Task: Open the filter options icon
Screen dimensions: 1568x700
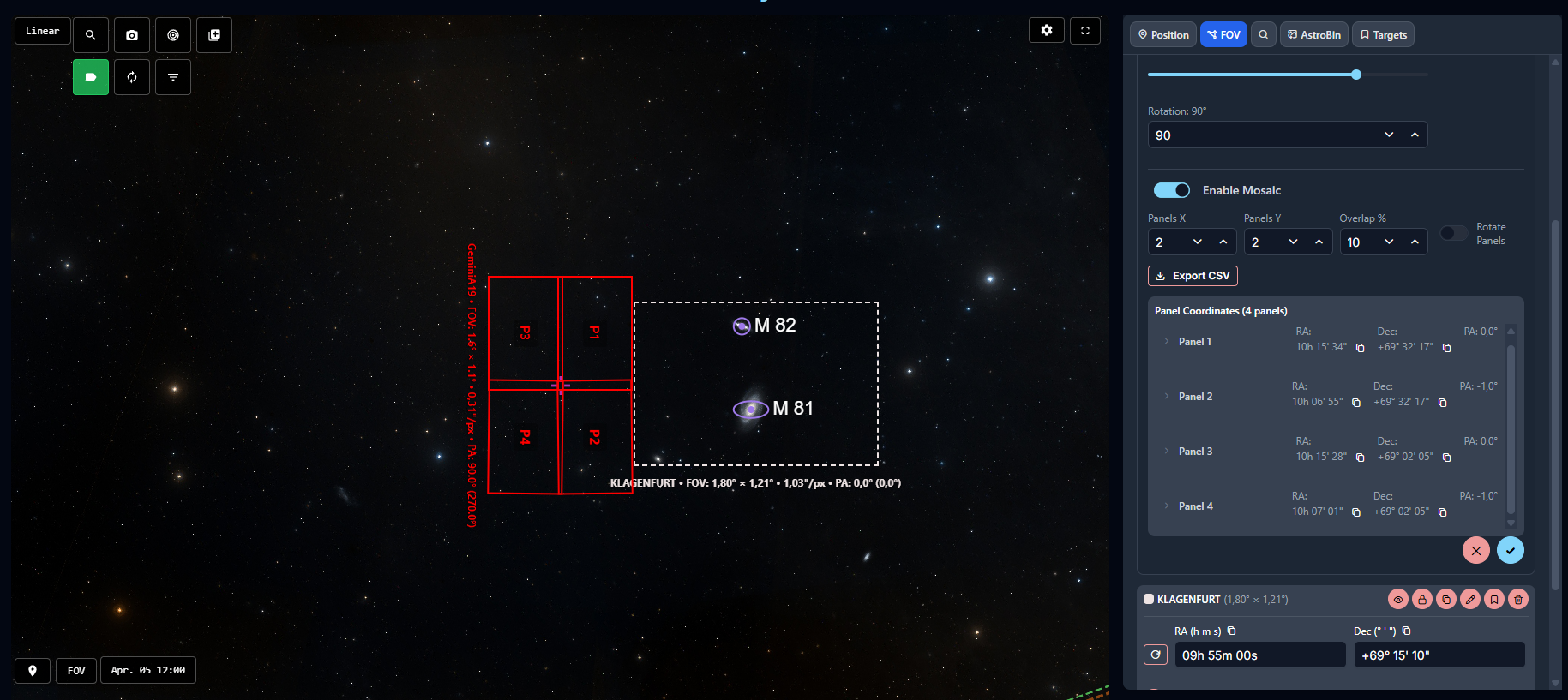Action: tap(172, 77)
